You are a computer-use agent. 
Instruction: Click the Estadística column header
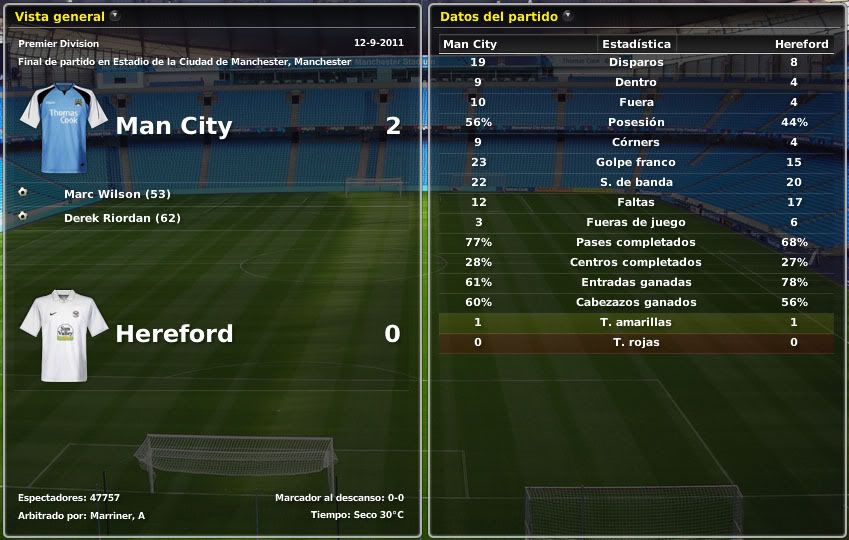click(636, 44)
